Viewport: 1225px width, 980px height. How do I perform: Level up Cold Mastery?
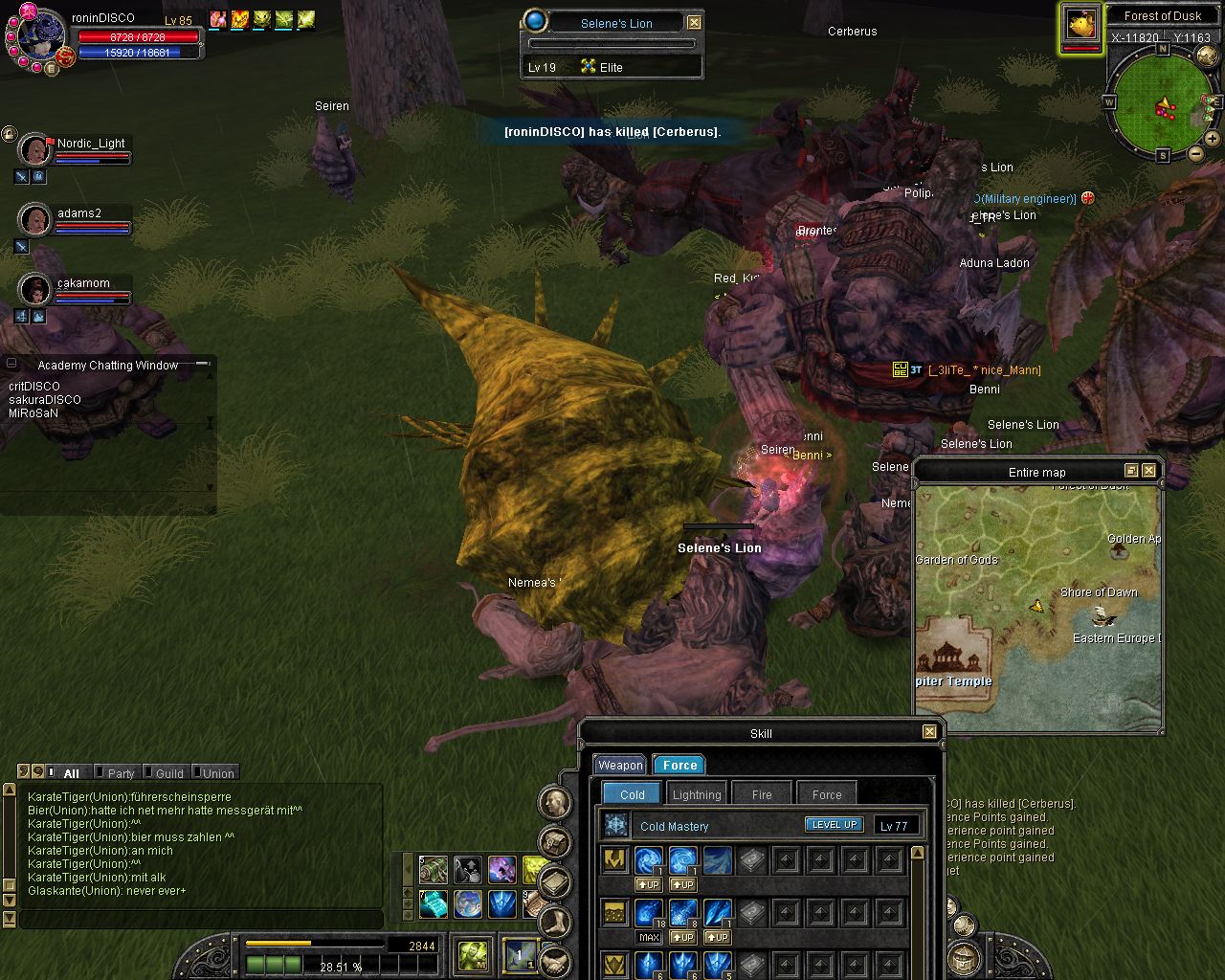(x=834, y=825)
